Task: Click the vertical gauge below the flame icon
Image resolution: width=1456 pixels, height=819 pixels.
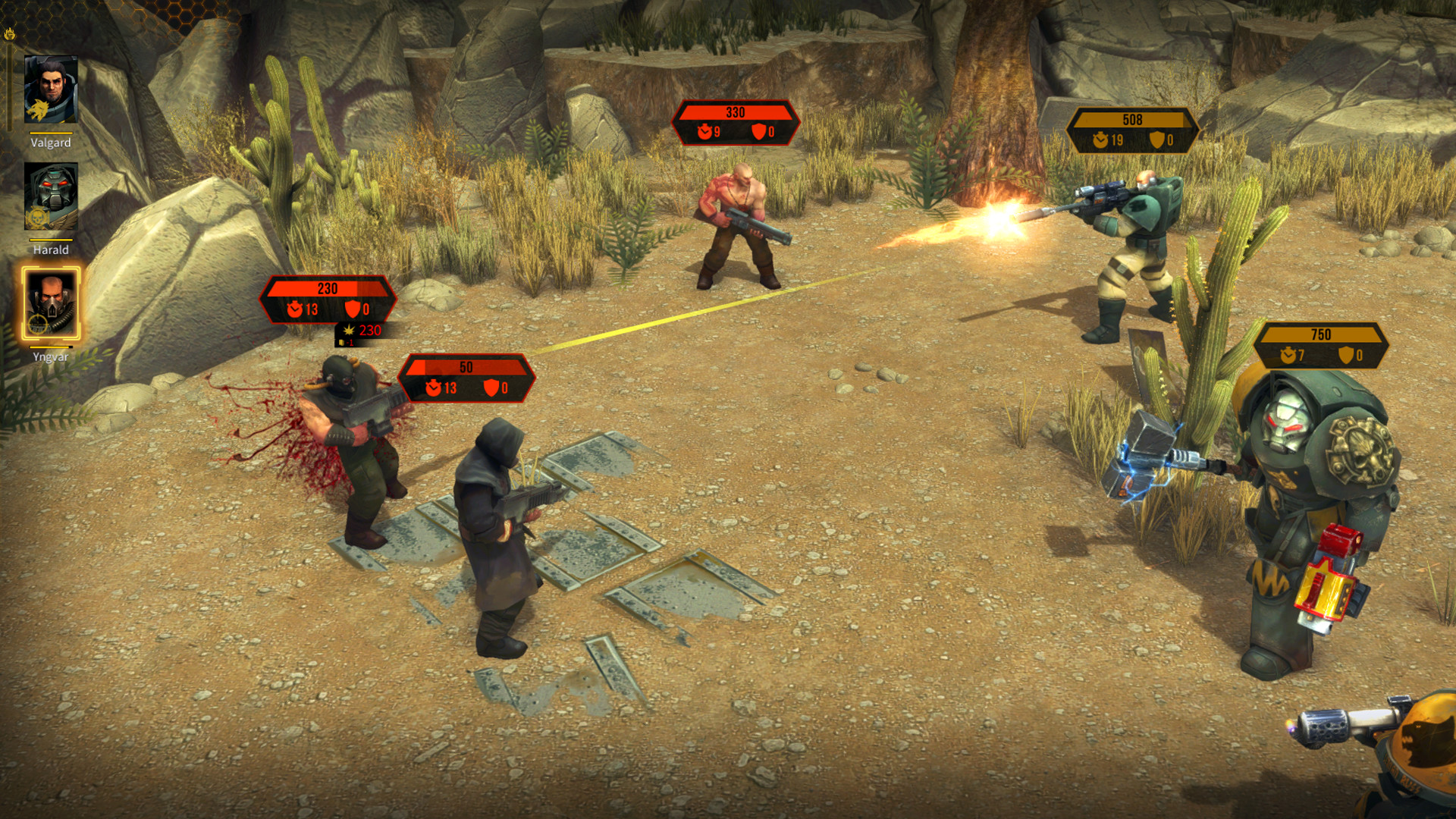Action: tap(9, 87)
